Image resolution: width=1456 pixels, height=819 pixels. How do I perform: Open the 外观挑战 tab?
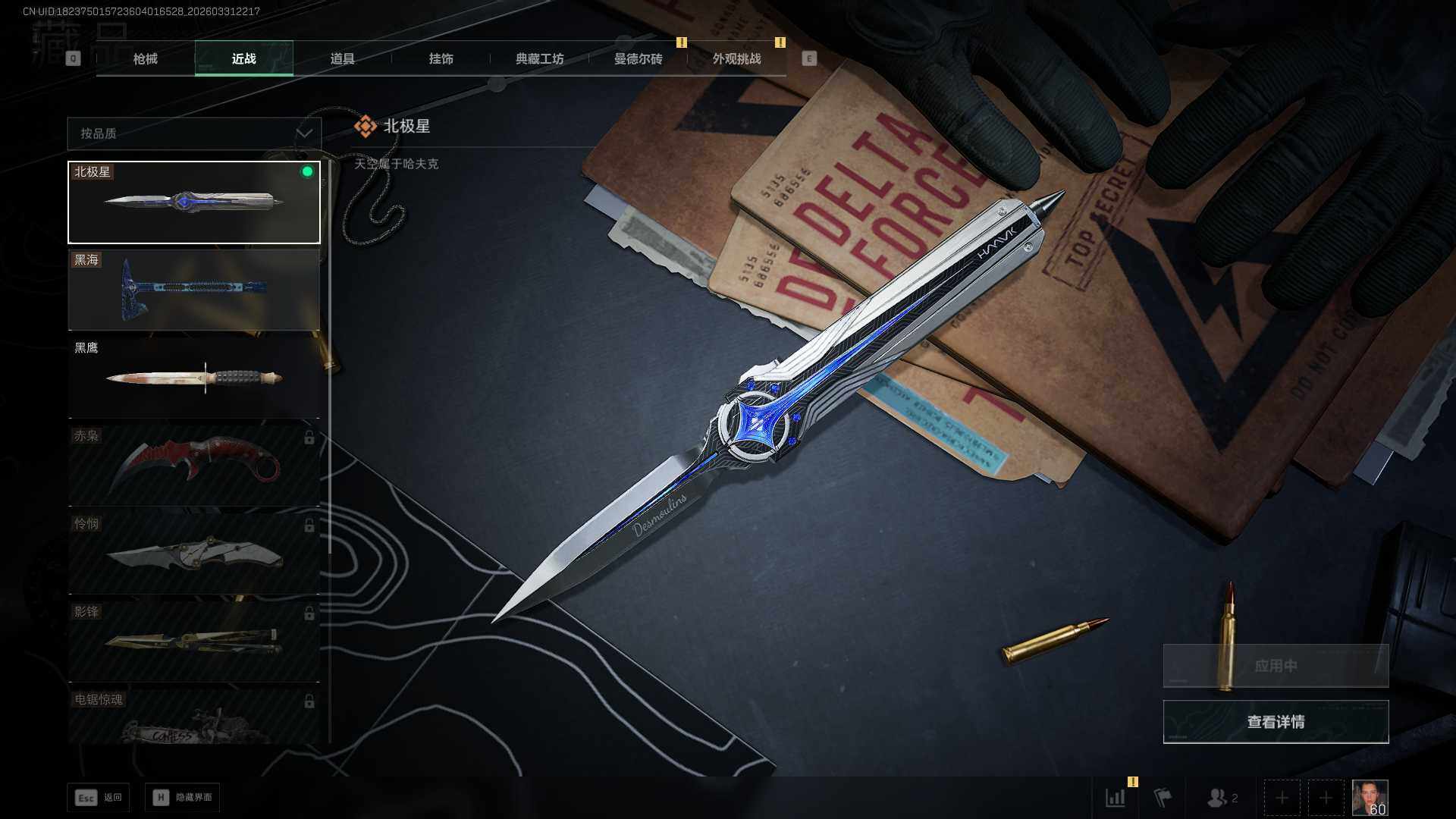pos(736,59)
